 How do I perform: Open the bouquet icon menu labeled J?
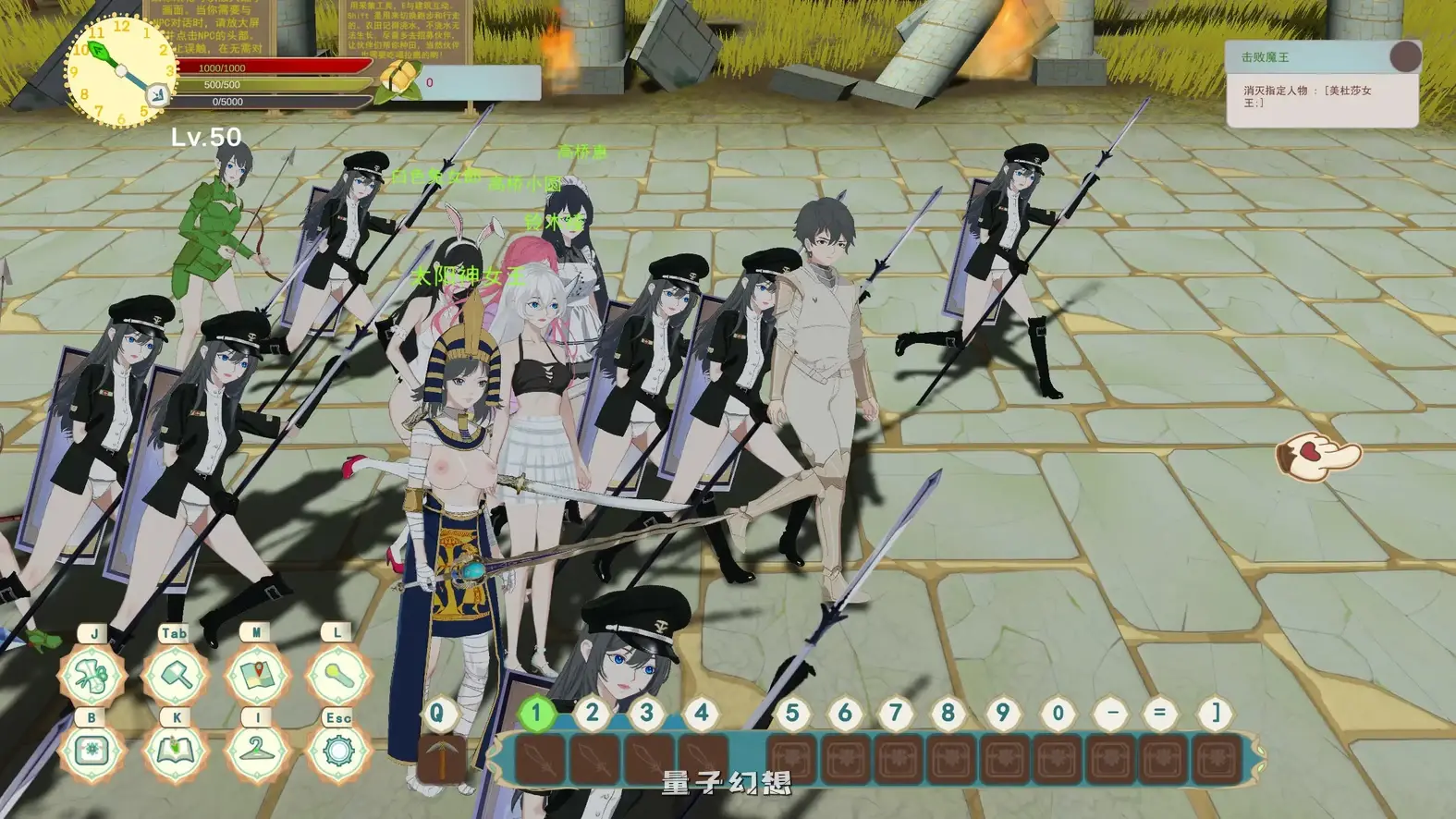[x=92, y=676]
